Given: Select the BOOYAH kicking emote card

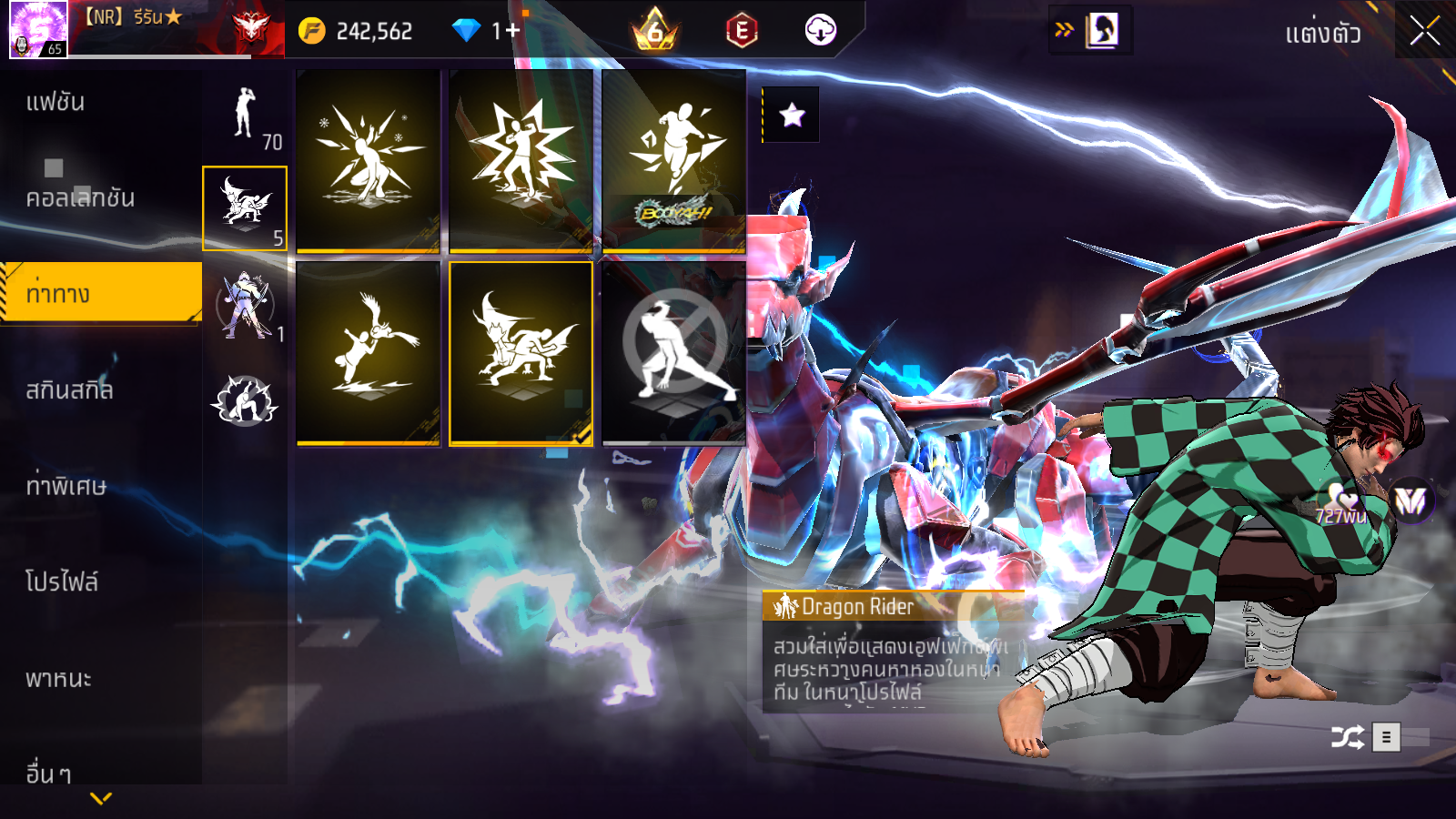Looking at the screenshot, I should [673, 160].
